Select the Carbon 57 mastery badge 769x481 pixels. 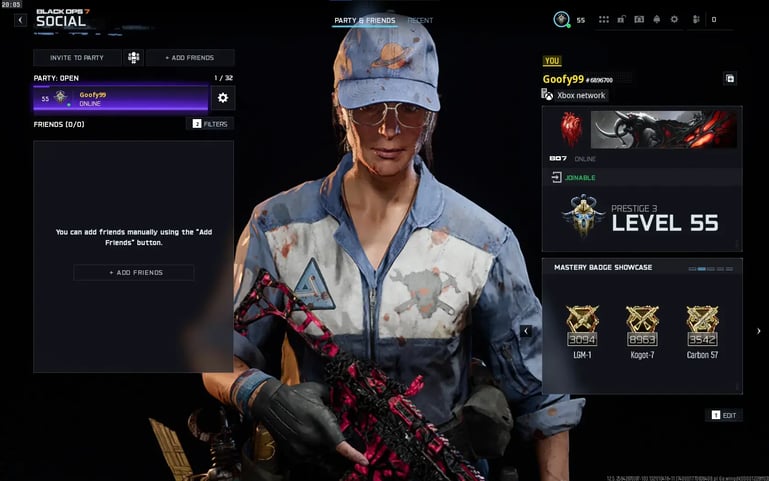702,329
